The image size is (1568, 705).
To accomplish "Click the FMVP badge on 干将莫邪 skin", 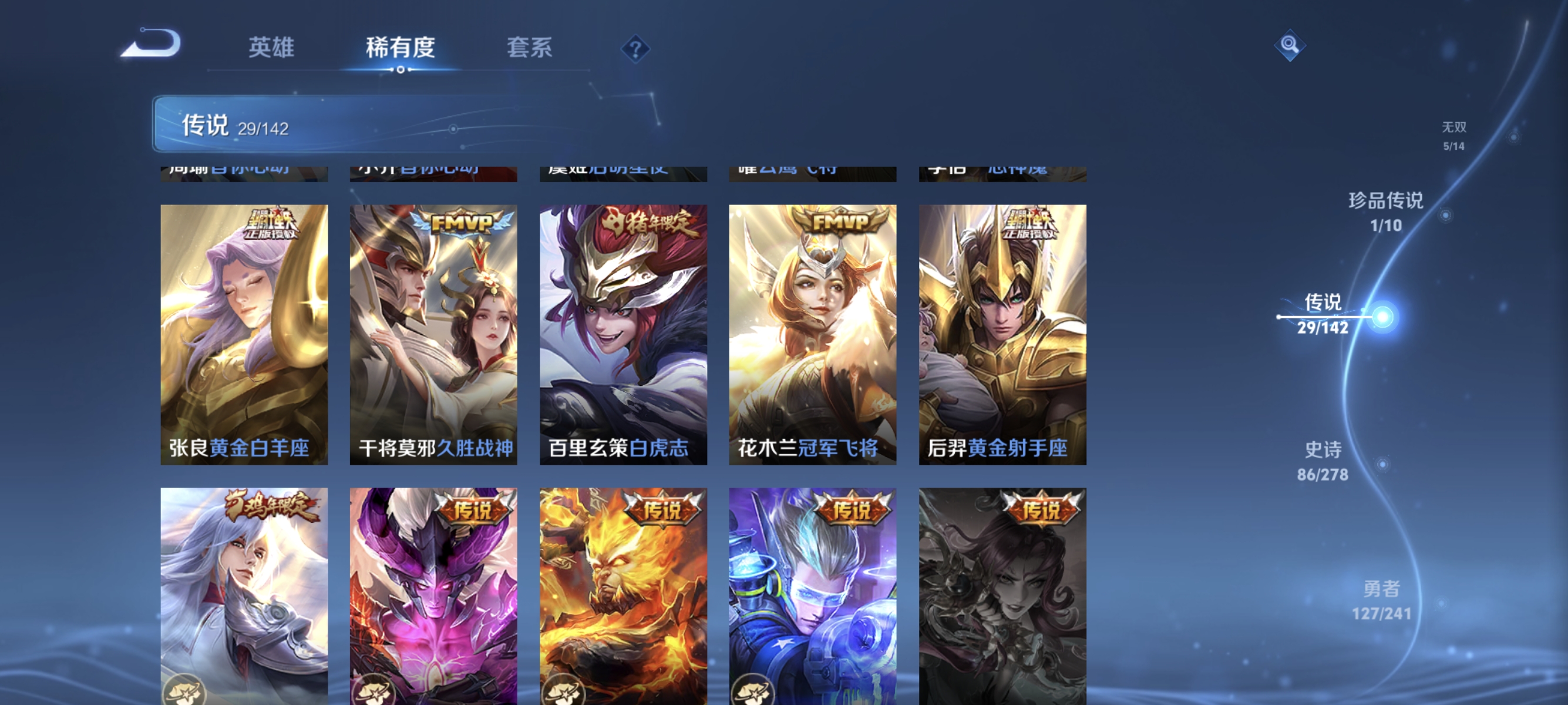I will [464, 223].
